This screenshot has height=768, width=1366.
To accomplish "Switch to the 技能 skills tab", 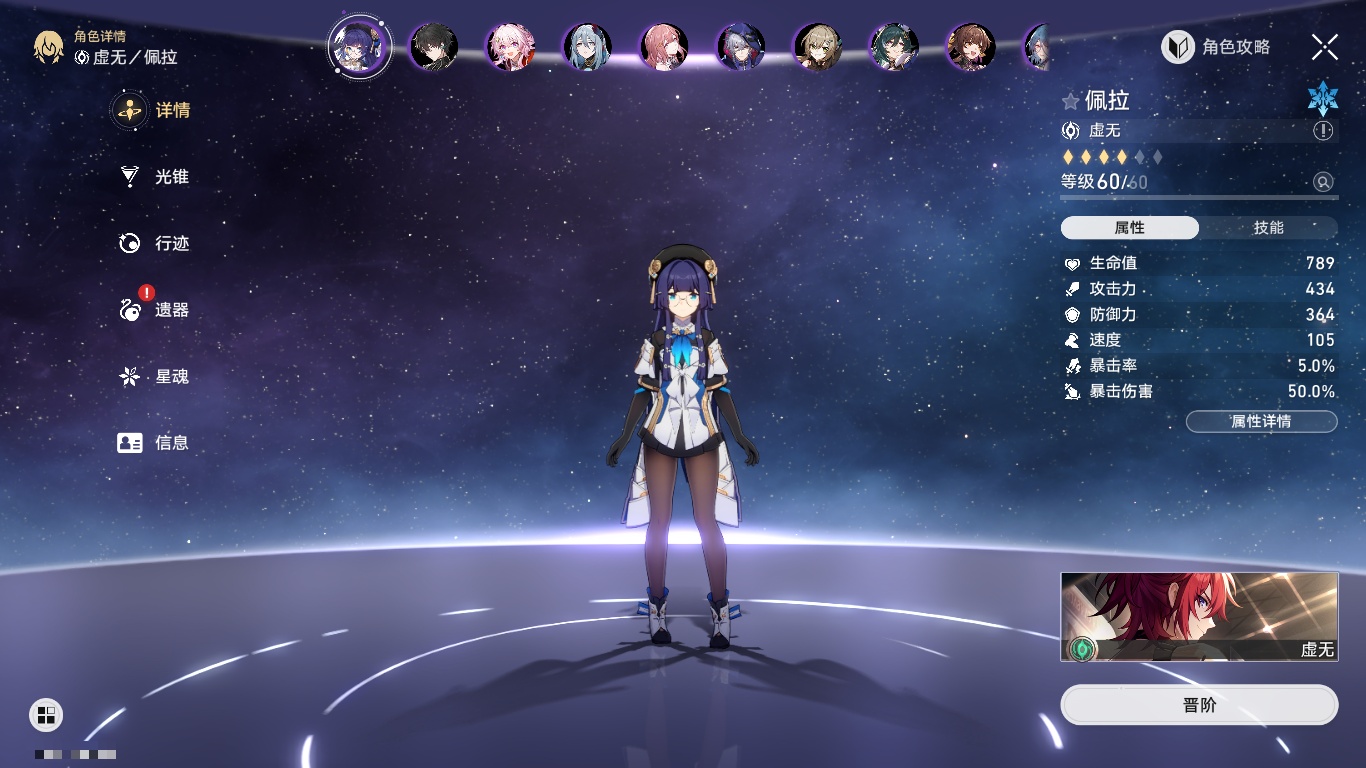I will (1268, 228).
